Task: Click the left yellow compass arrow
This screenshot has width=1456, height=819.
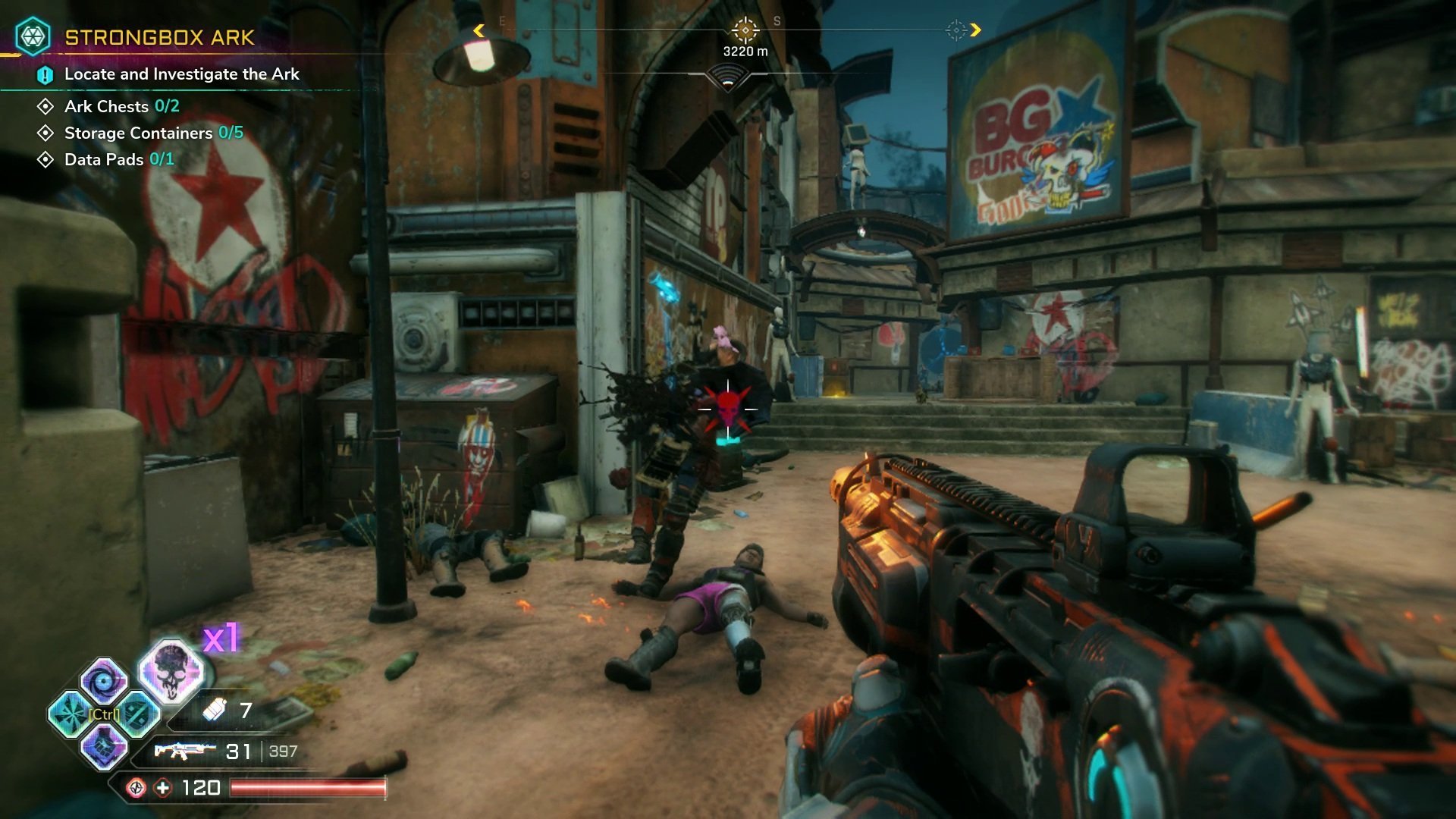Action: pyautogui.click(x=479, y=30)
